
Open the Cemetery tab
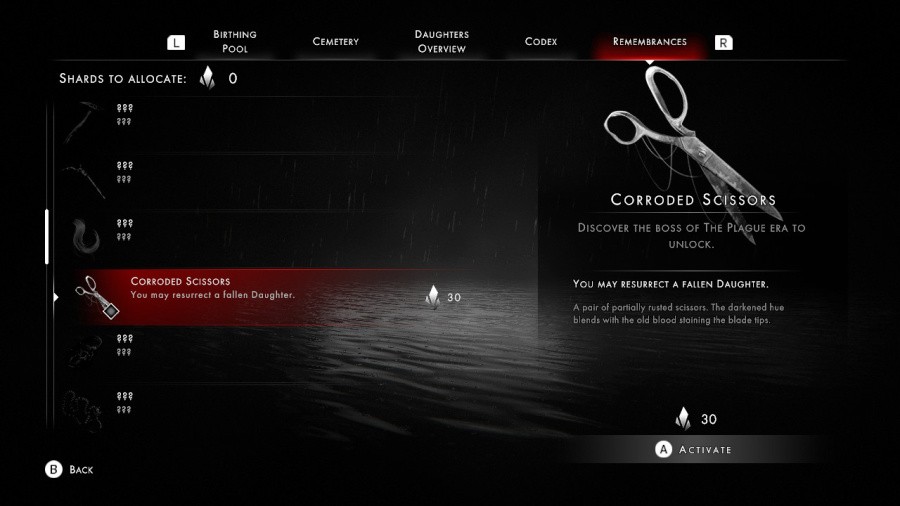pos(335,42)
